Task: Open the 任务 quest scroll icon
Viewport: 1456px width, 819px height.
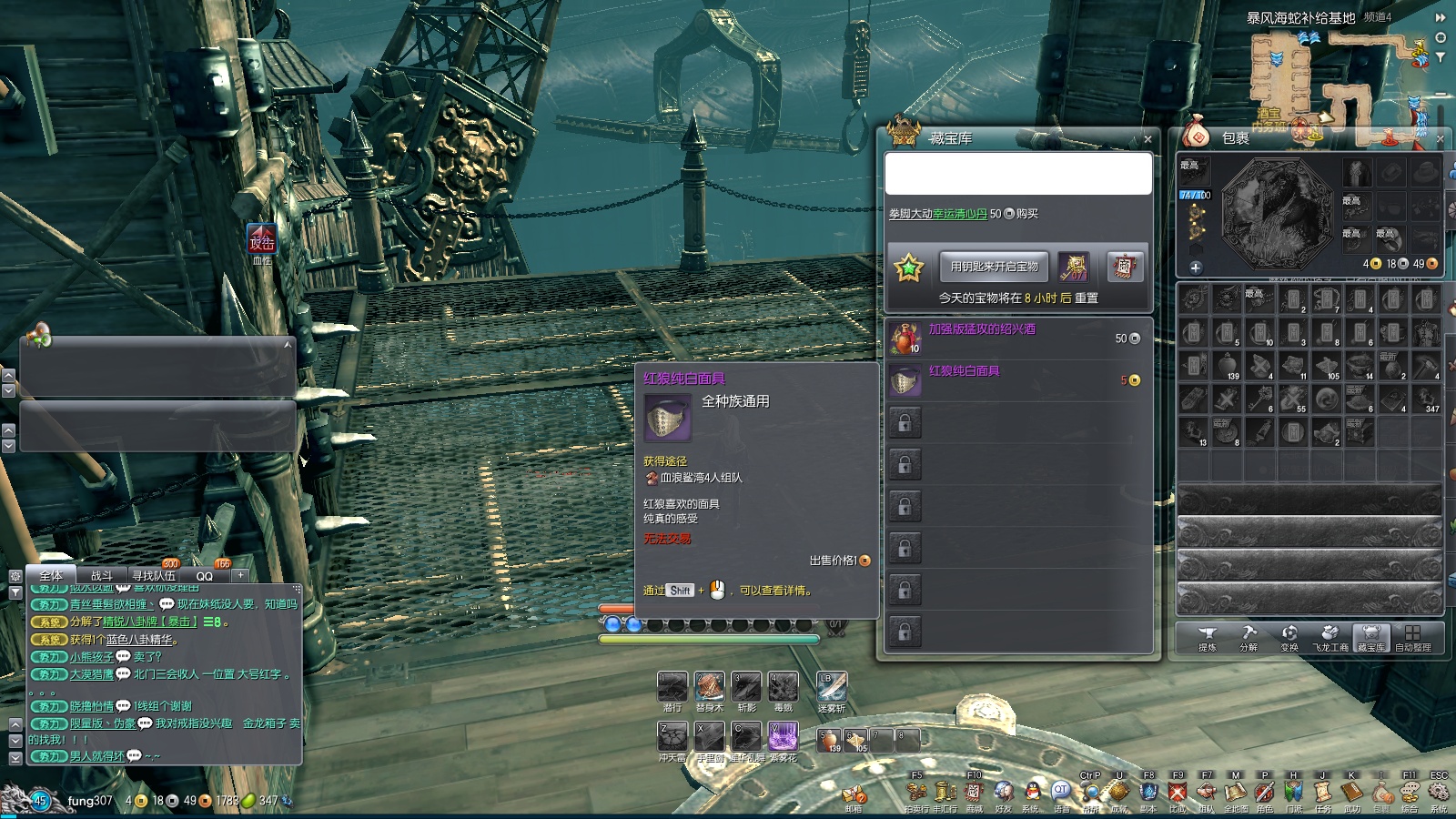Action: coord(1322,793)
